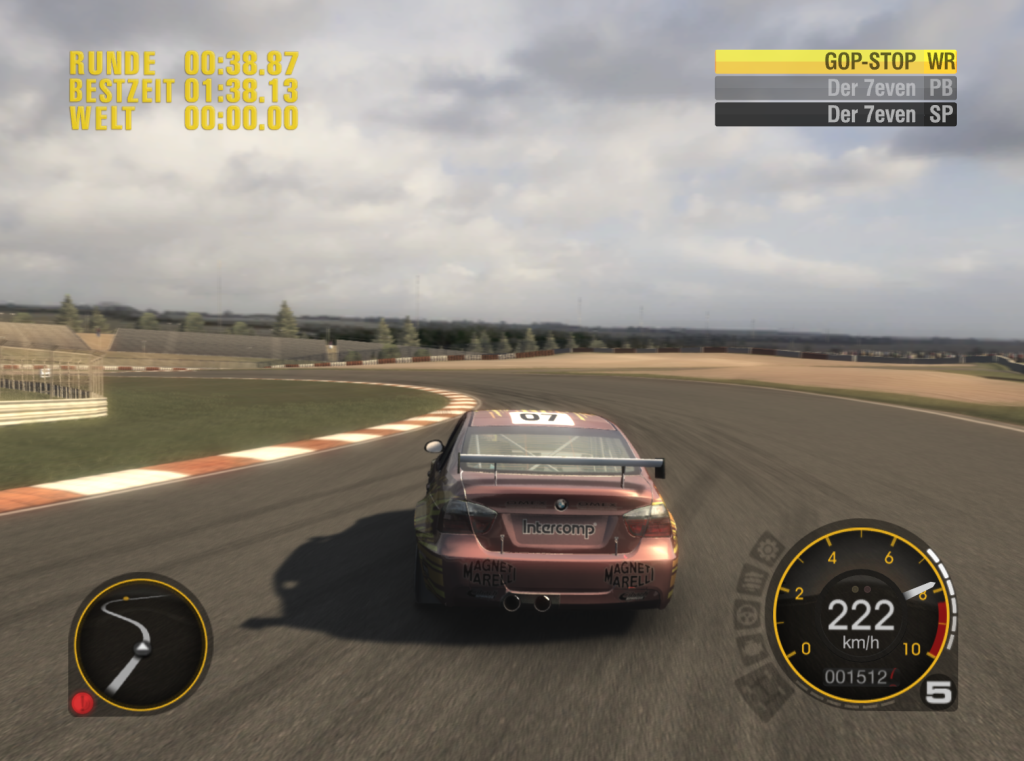Click the circular track minimap
This screenshot has width=1024, height=761.
point(140,642)
